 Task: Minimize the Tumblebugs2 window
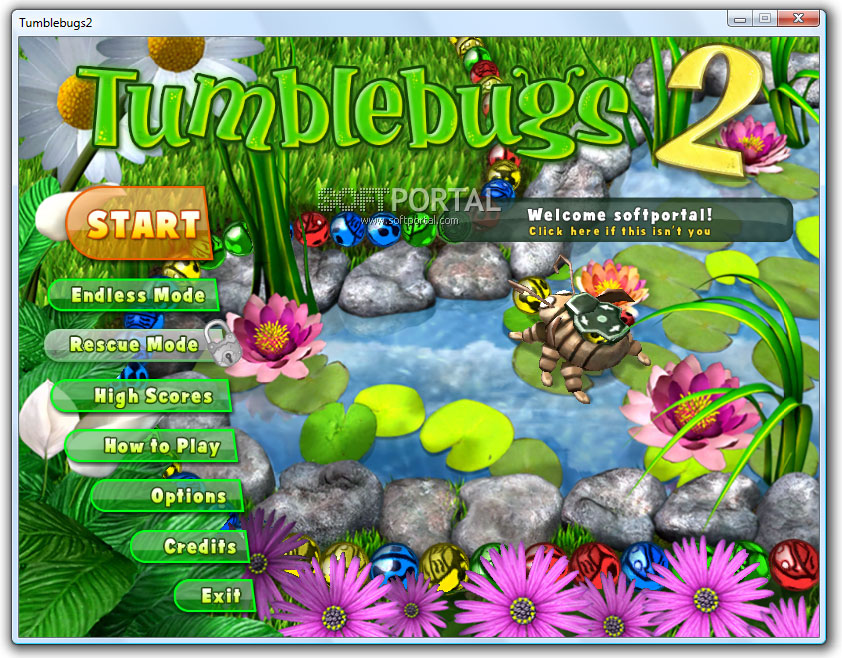(741, 18)
